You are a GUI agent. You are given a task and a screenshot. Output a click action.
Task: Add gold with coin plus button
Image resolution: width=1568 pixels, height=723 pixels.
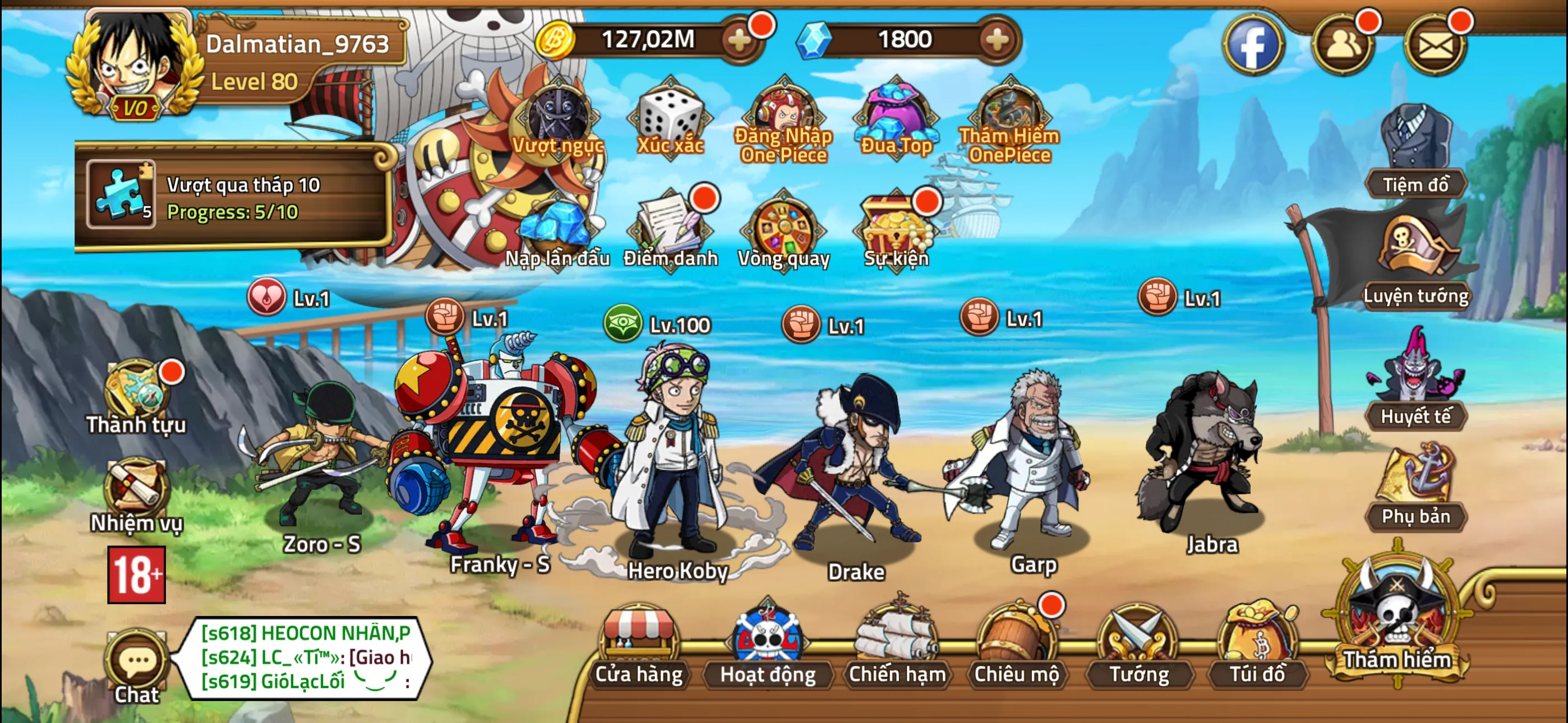click(740, 41)
